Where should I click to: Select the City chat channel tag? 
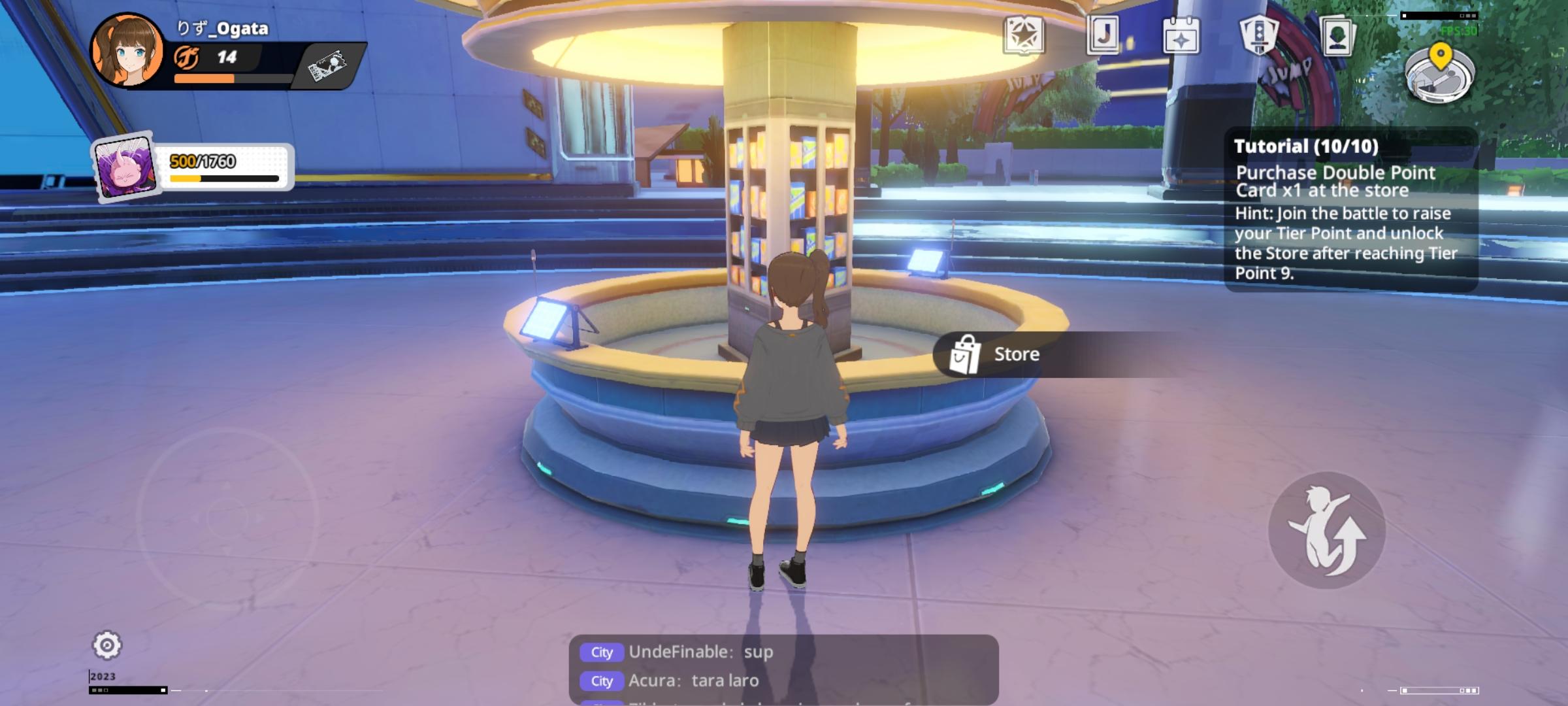601,652
